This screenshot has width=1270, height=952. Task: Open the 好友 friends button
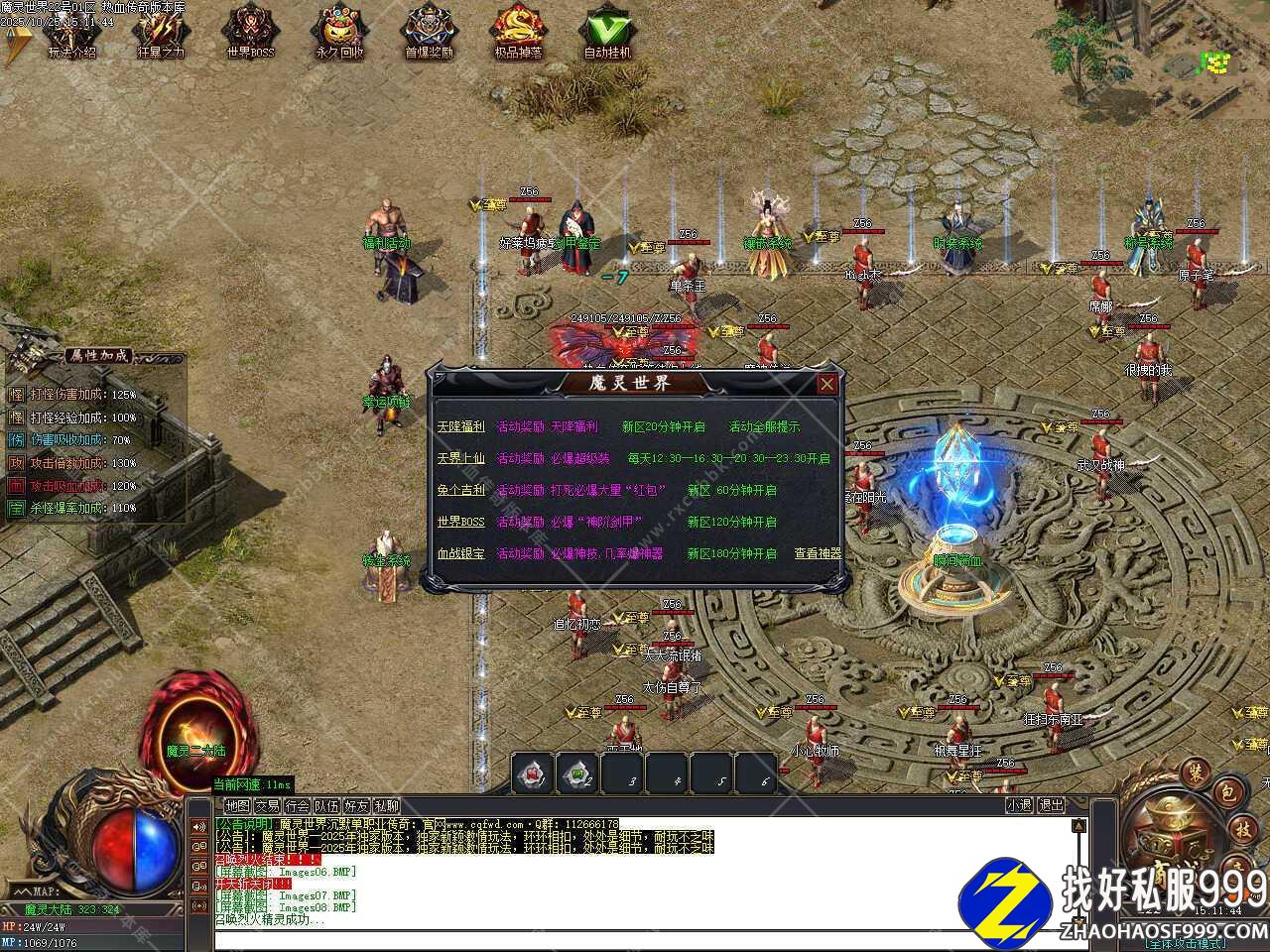pos(356,806)
